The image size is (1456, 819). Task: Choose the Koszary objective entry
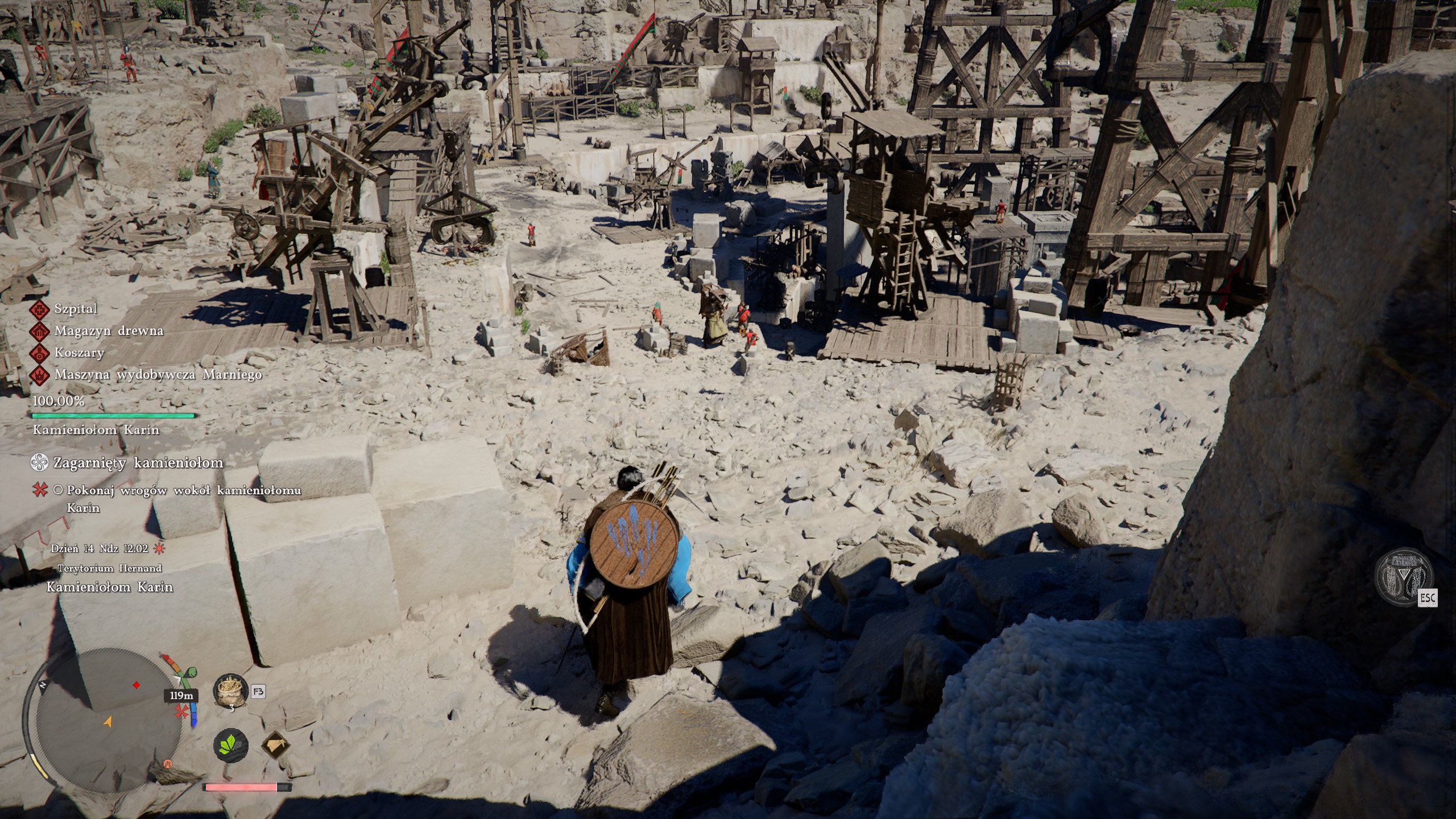coord(79,353)
